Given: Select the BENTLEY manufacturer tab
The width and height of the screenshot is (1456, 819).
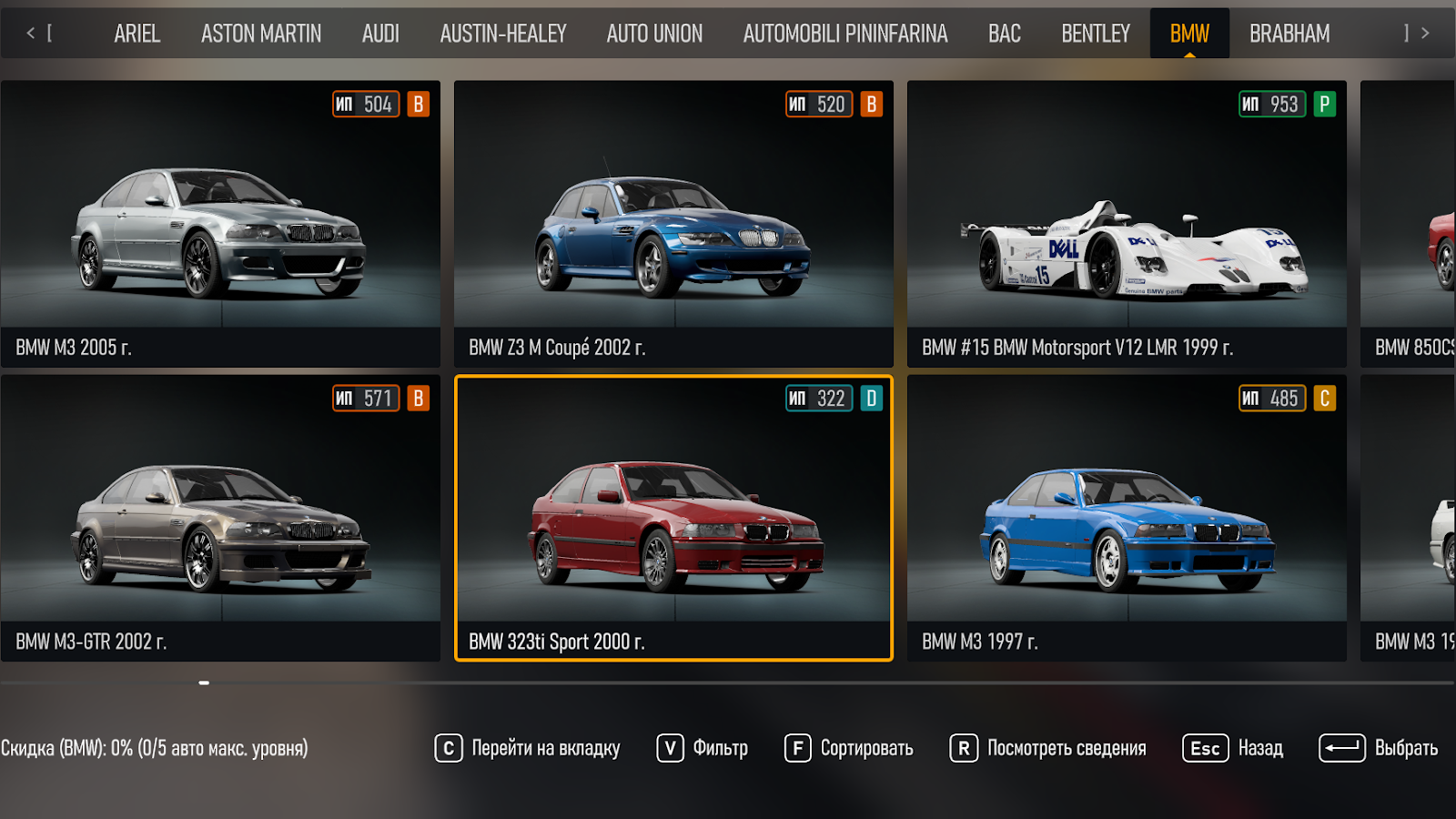Looking at the screenshot, I should [1096, 34].
